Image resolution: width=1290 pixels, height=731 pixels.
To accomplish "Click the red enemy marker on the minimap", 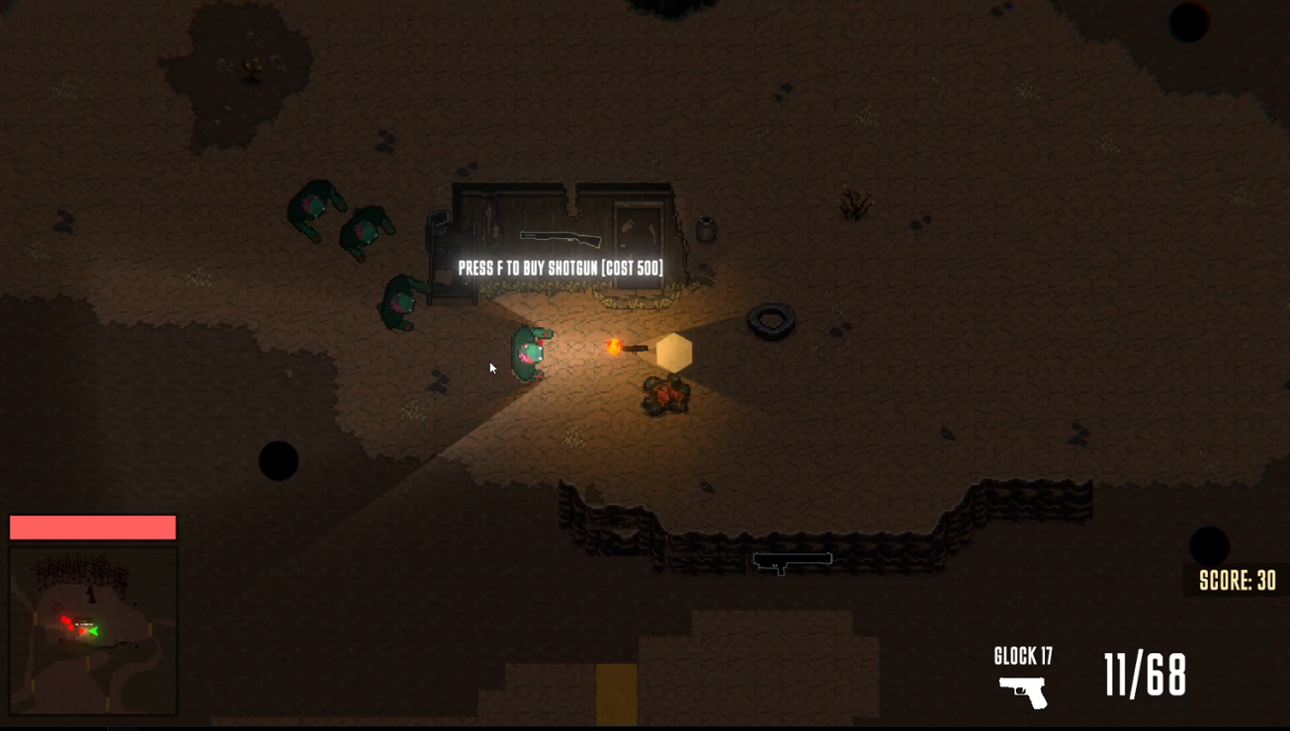I will tap(67, 620).
